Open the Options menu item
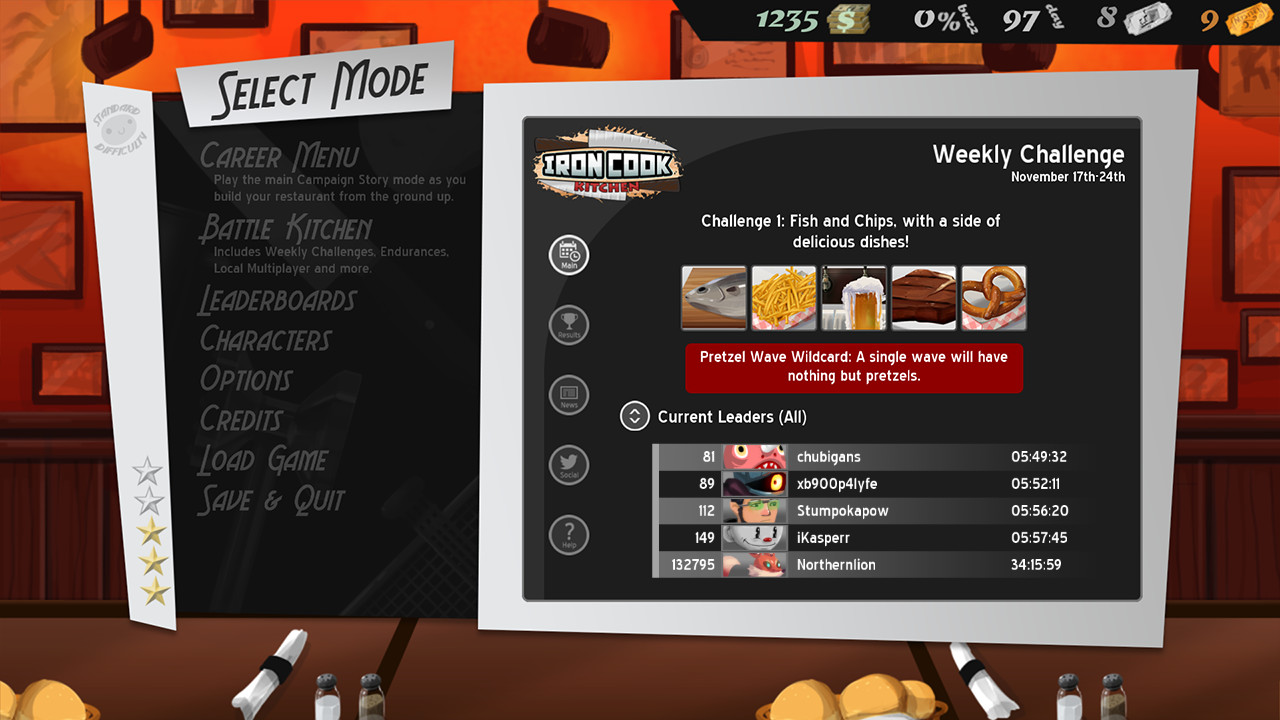Image resolution: width=1280 pixels, height=720 pixels. (x=246, y=380)
